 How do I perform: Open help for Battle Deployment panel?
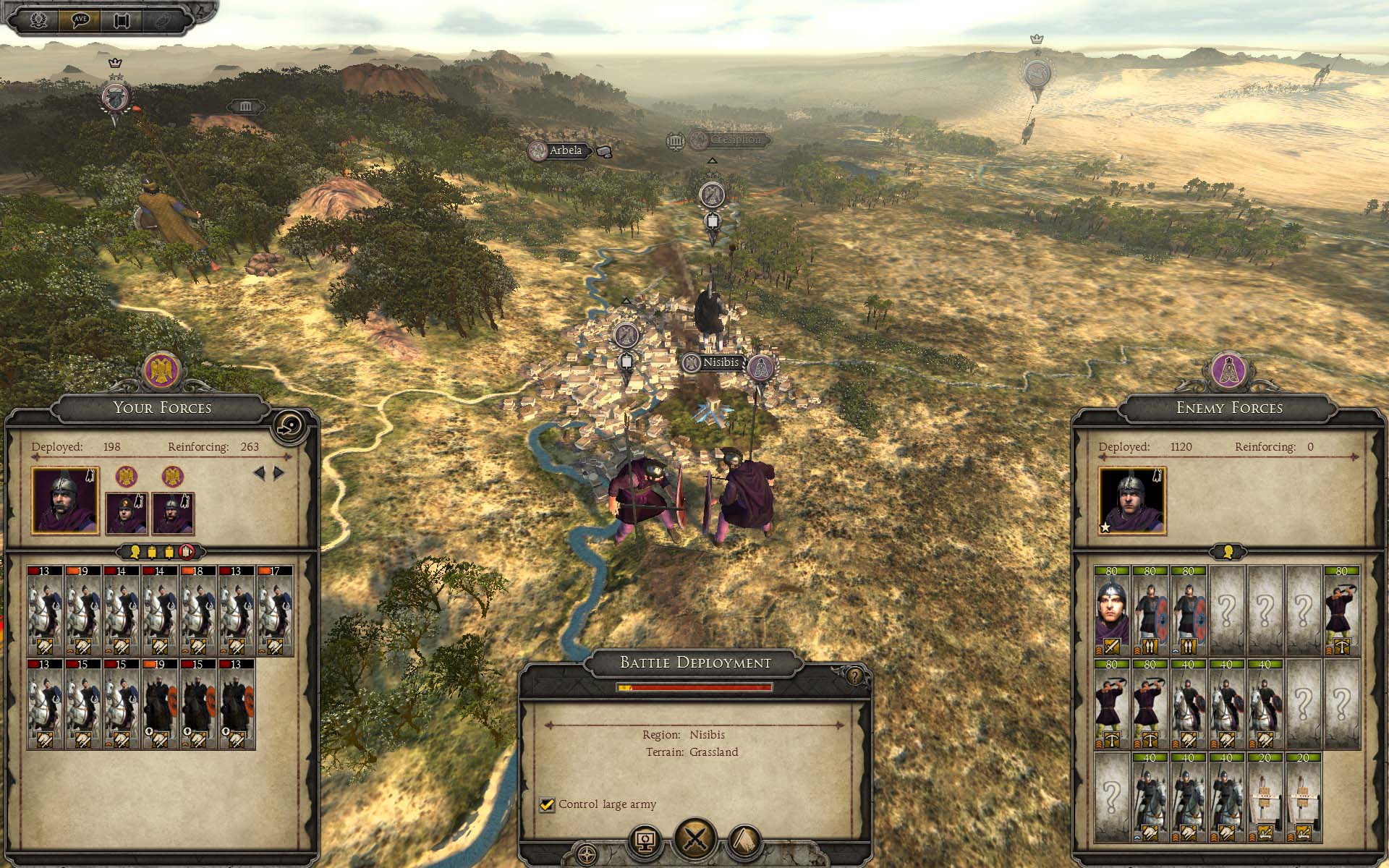pyautogui.click(x=855, y=676)
